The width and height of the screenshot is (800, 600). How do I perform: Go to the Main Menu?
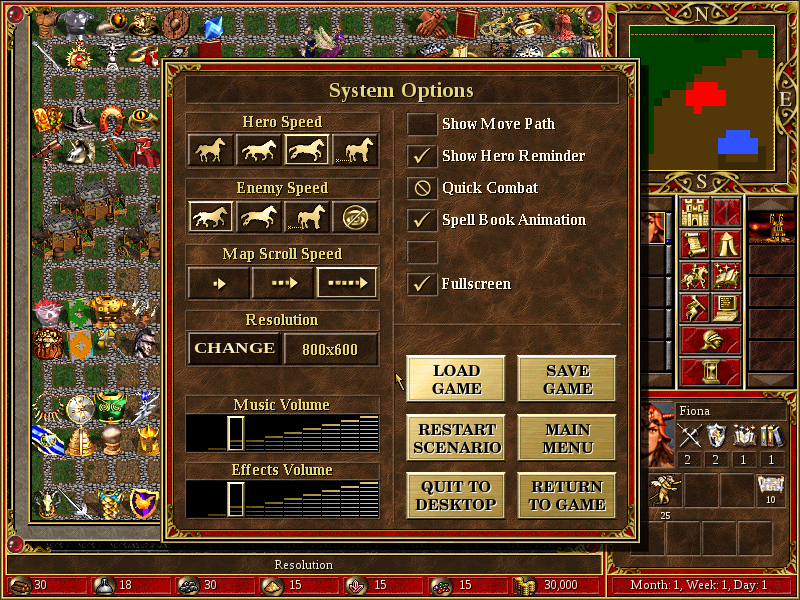tap(567, 438)
